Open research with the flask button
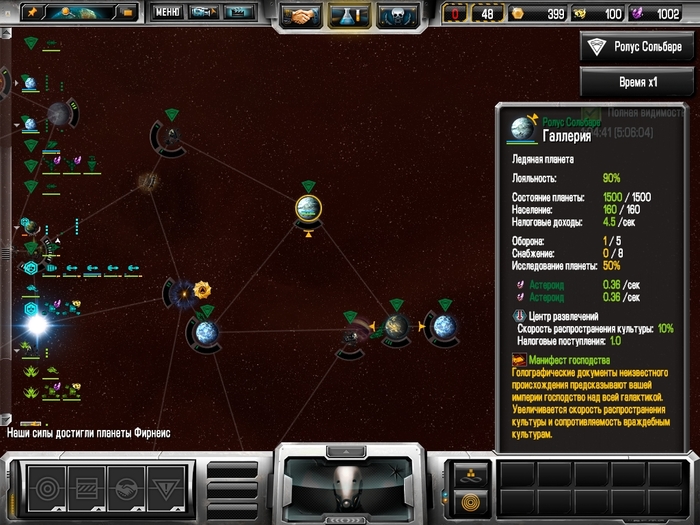 click(346, 15)
